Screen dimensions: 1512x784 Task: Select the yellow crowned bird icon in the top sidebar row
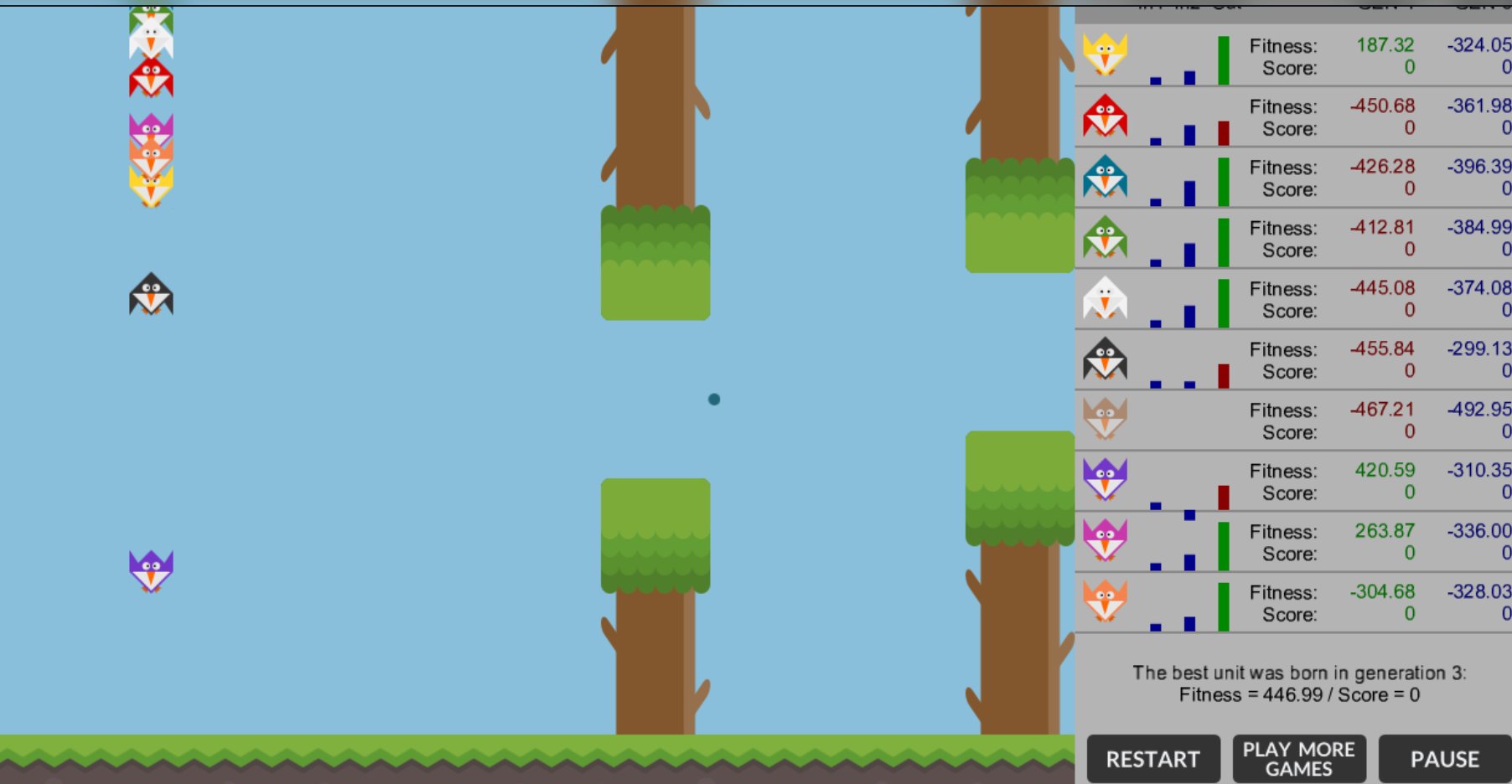(x=1105, y=54)
